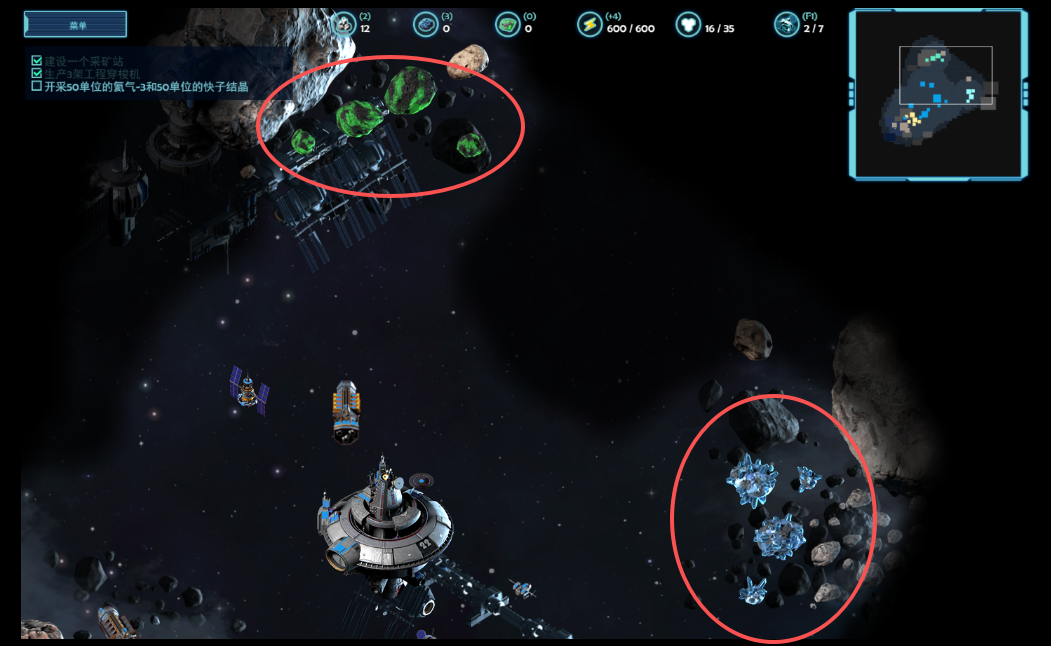Open the 菜单 menu button
Screen dimensions: 1051x646
pyautogui.click(x=75, y=24)
